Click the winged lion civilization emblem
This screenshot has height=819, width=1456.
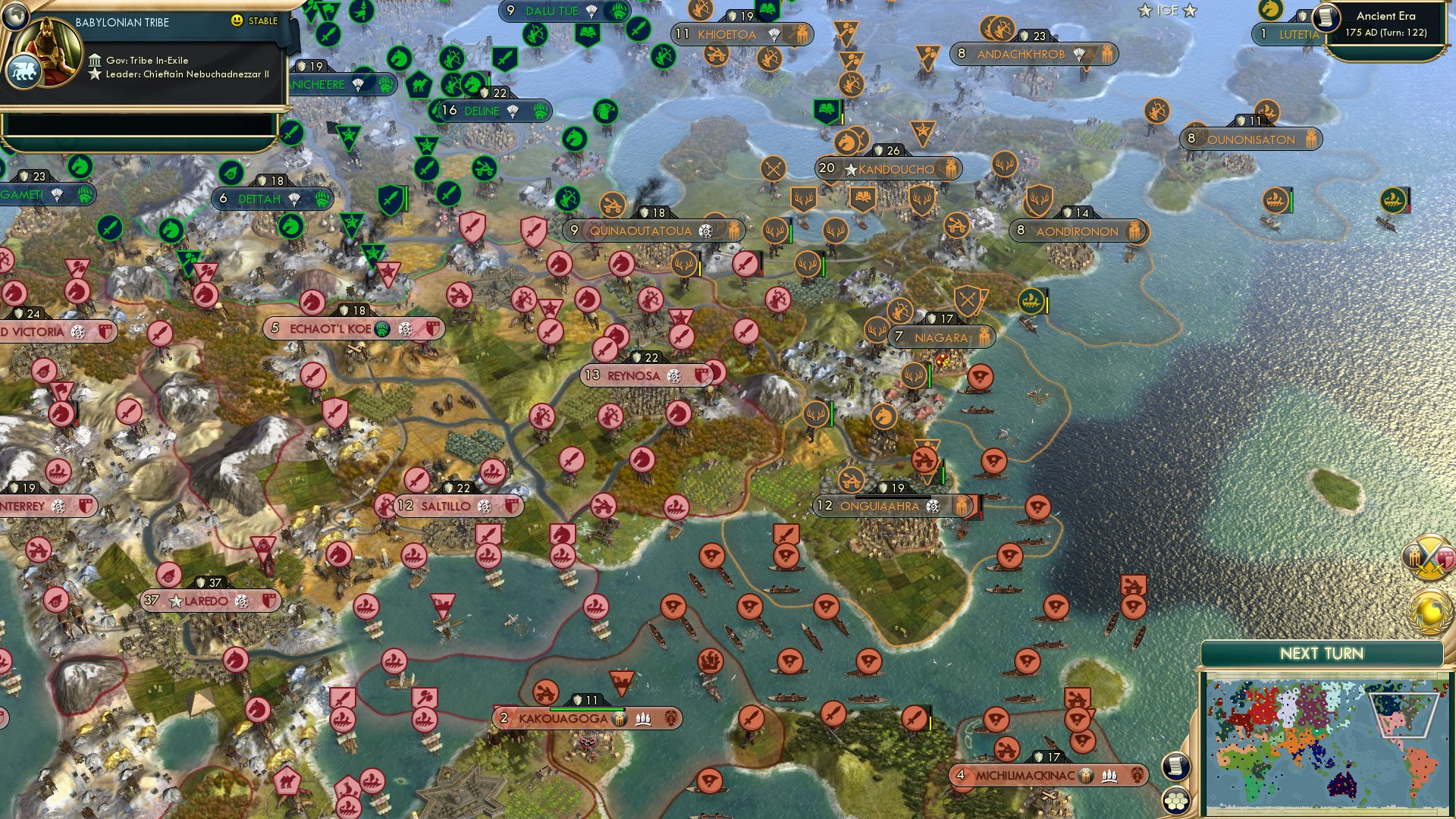click(x=23, y=71)
